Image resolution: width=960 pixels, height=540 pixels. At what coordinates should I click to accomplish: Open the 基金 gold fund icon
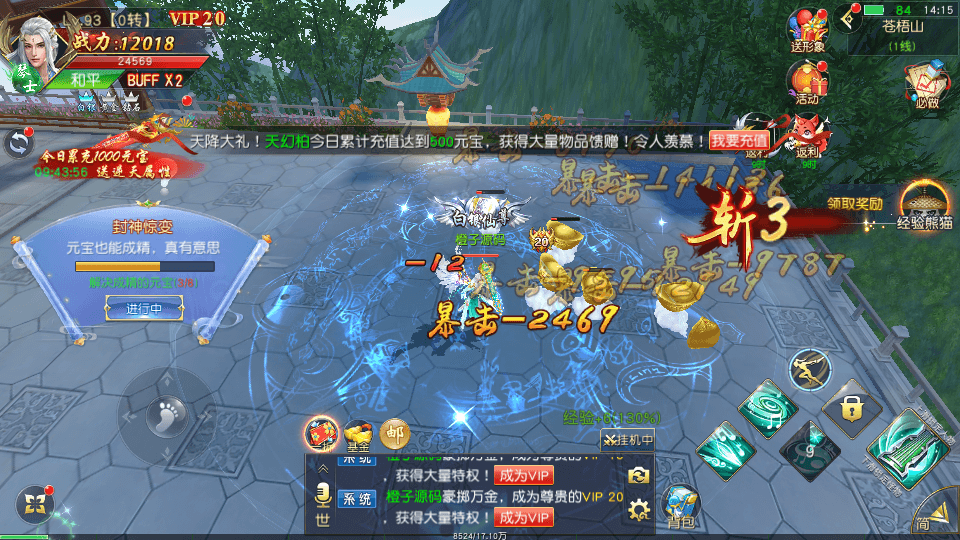click(359, 432)
